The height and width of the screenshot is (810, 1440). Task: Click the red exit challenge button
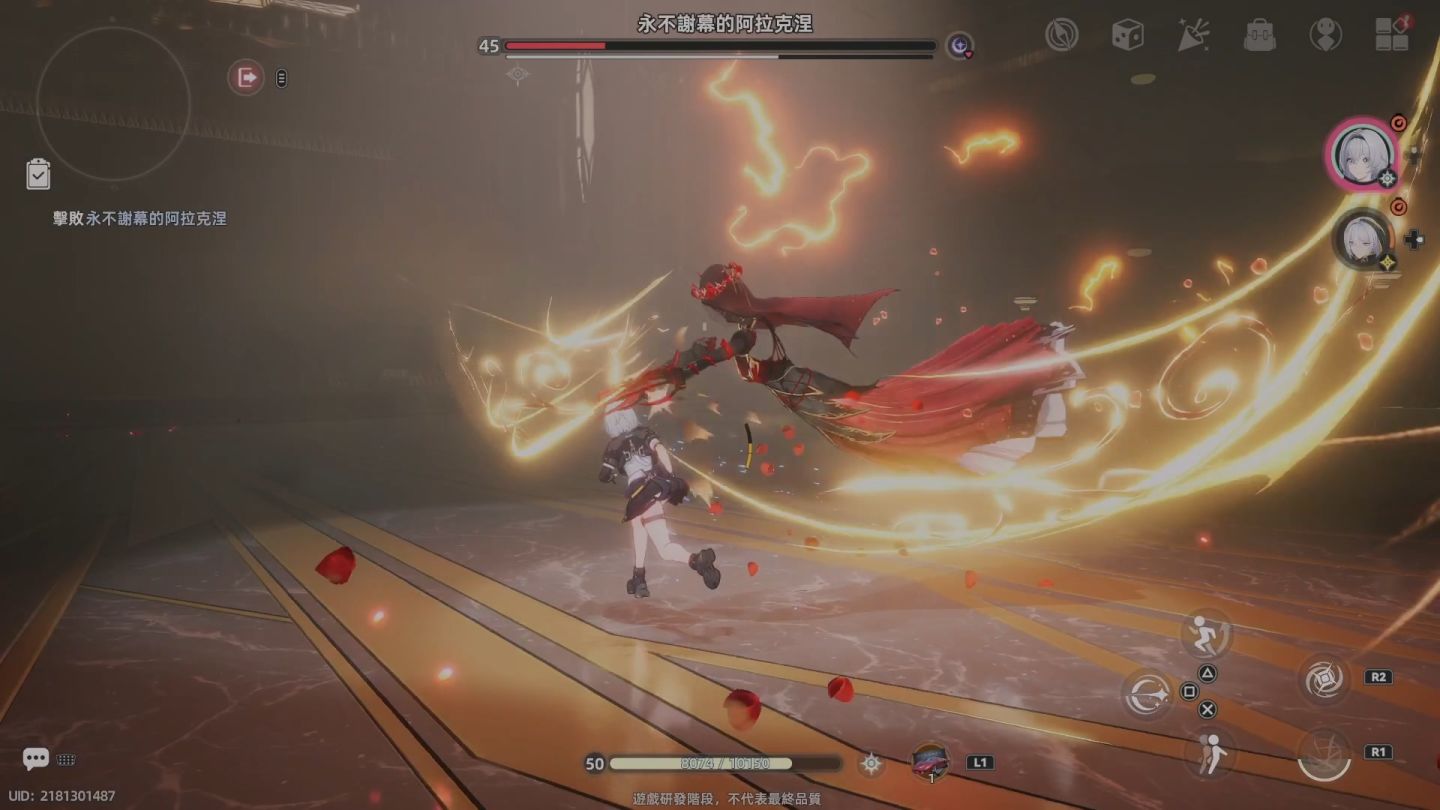pos(245,77)
